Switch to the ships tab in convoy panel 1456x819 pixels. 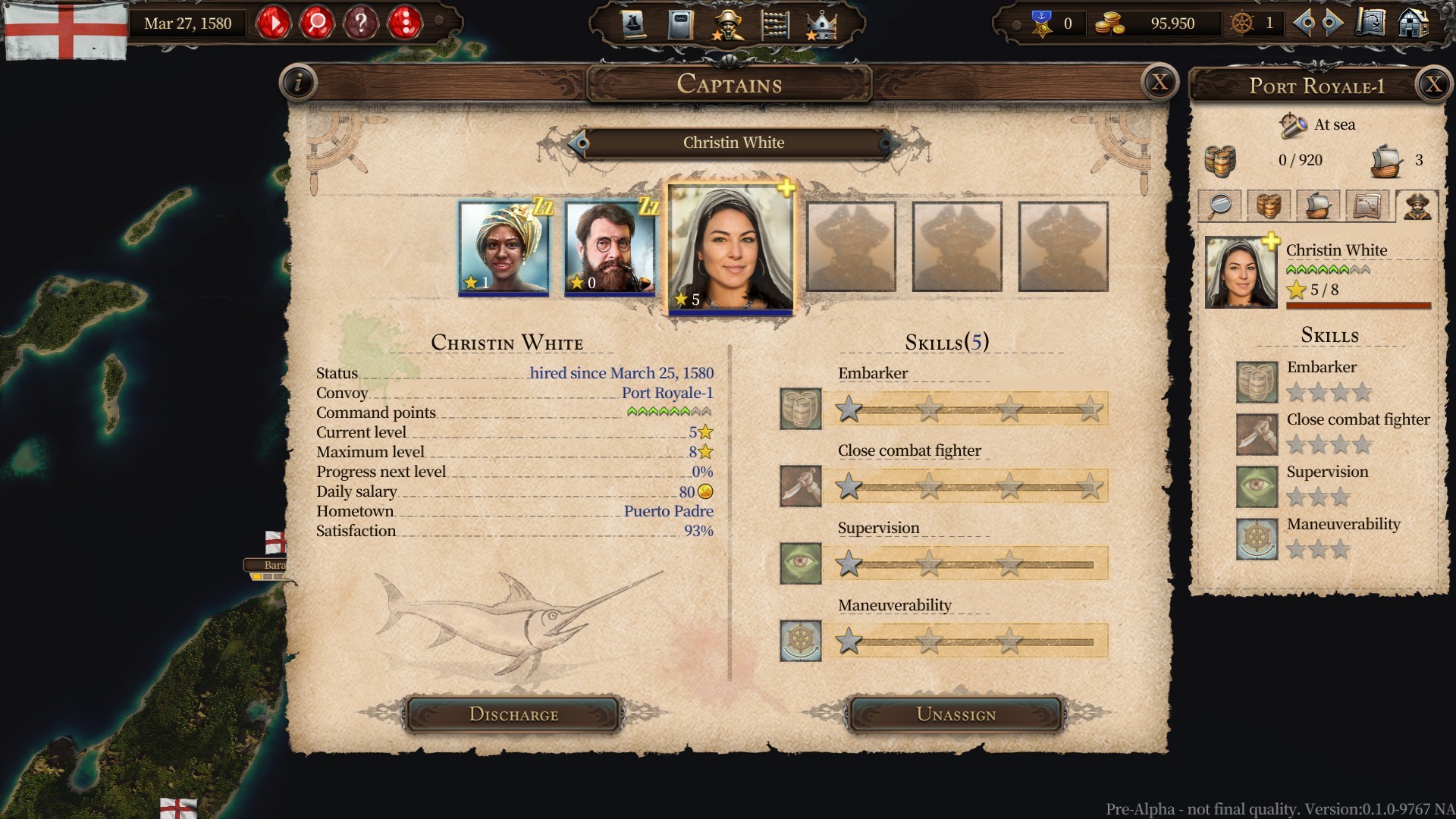(x=1318, y=206)
